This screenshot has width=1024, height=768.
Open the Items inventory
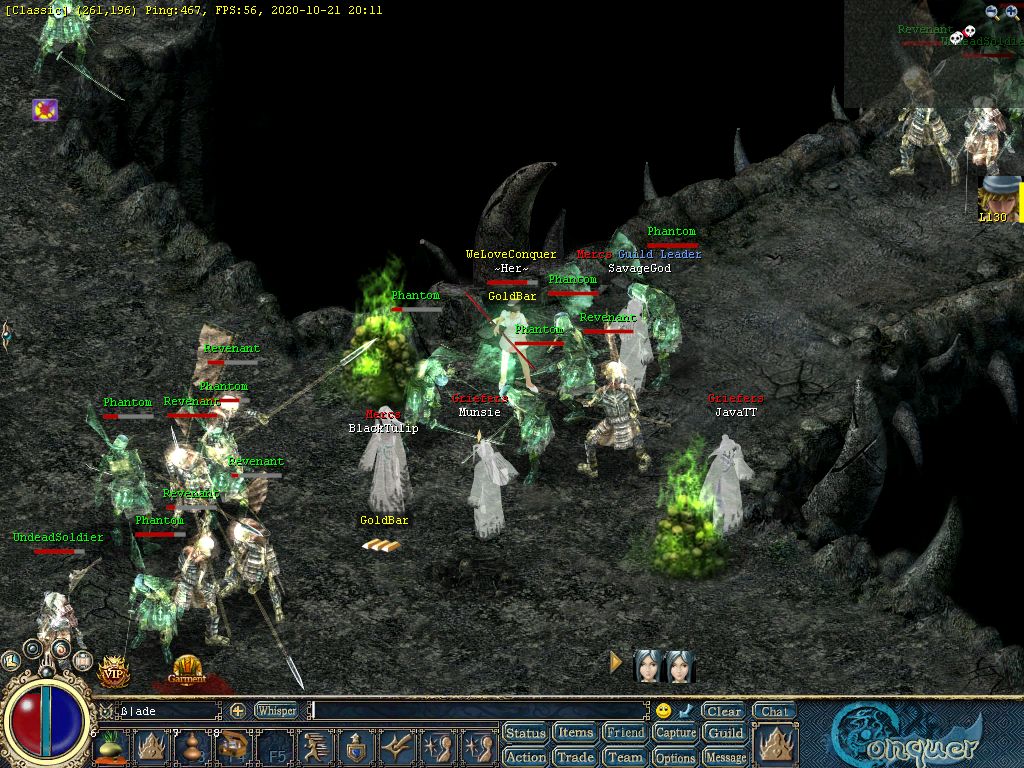click(x=575, y=734)
